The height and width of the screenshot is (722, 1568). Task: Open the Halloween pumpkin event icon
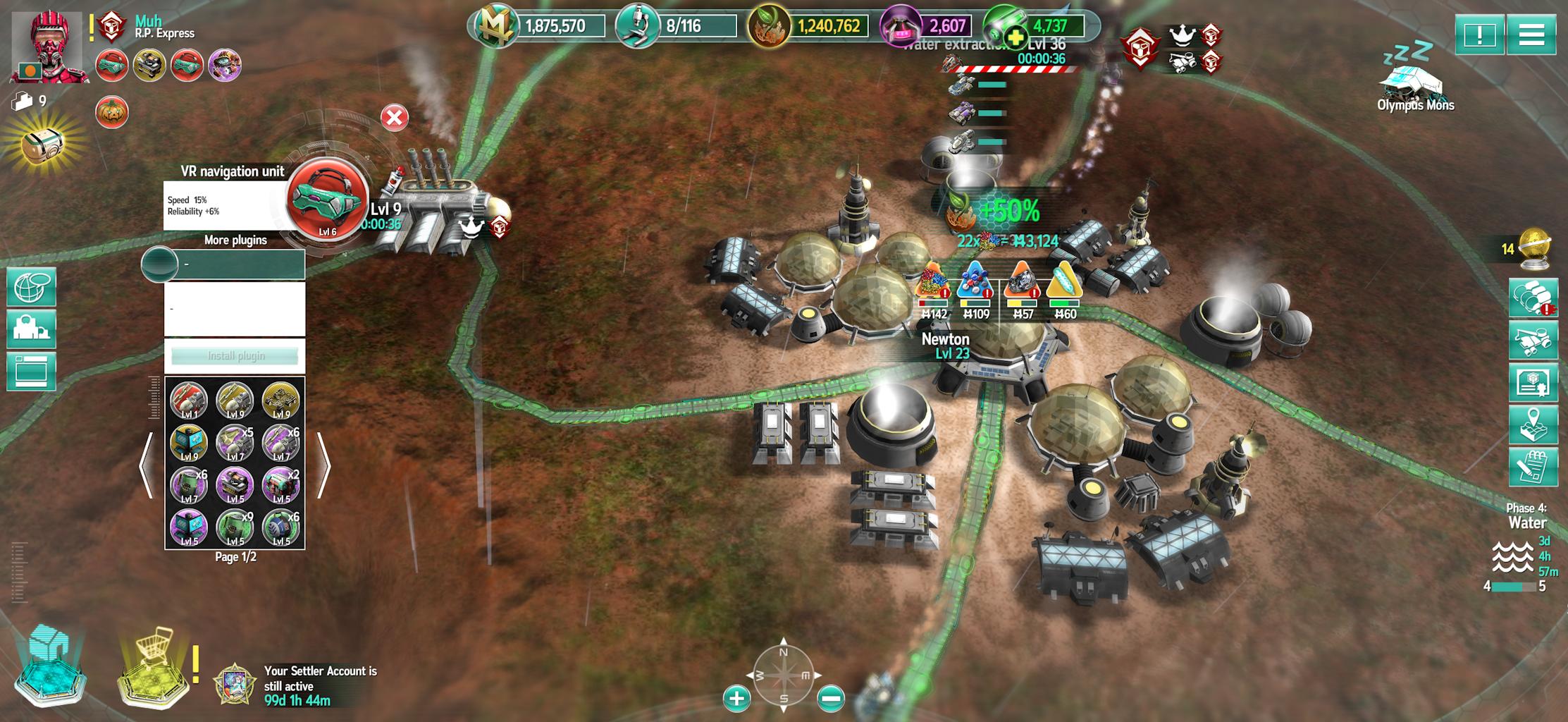[112, 113]
